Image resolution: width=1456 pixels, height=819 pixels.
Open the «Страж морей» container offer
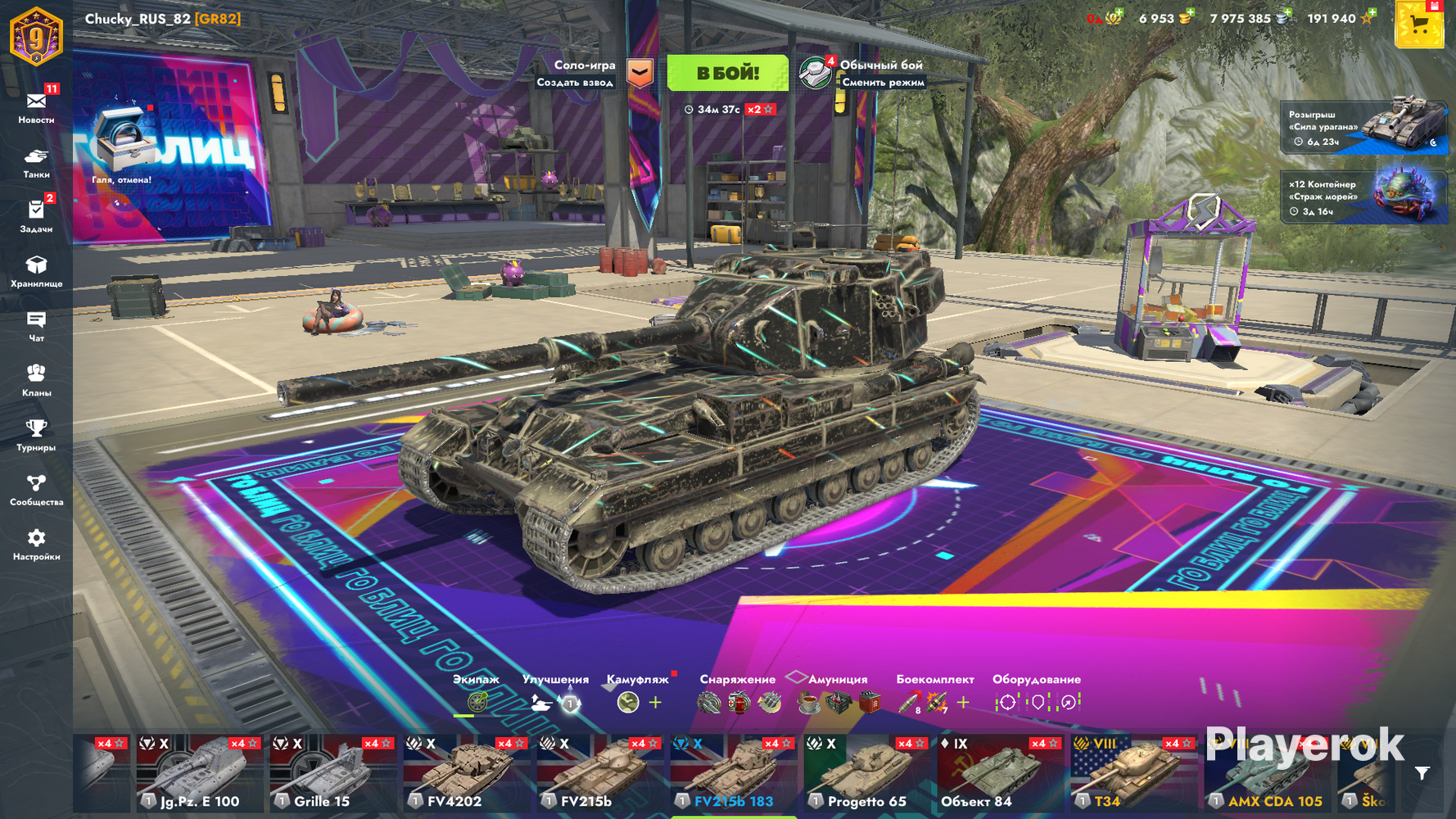click(1363, 197)
